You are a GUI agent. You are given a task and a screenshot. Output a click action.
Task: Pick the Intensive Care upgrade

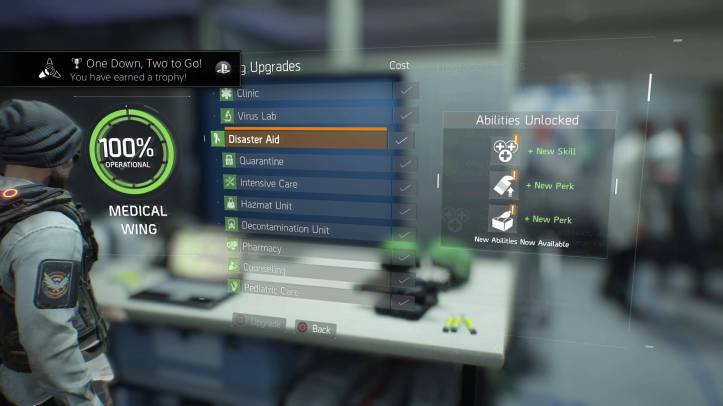point(302,184)
